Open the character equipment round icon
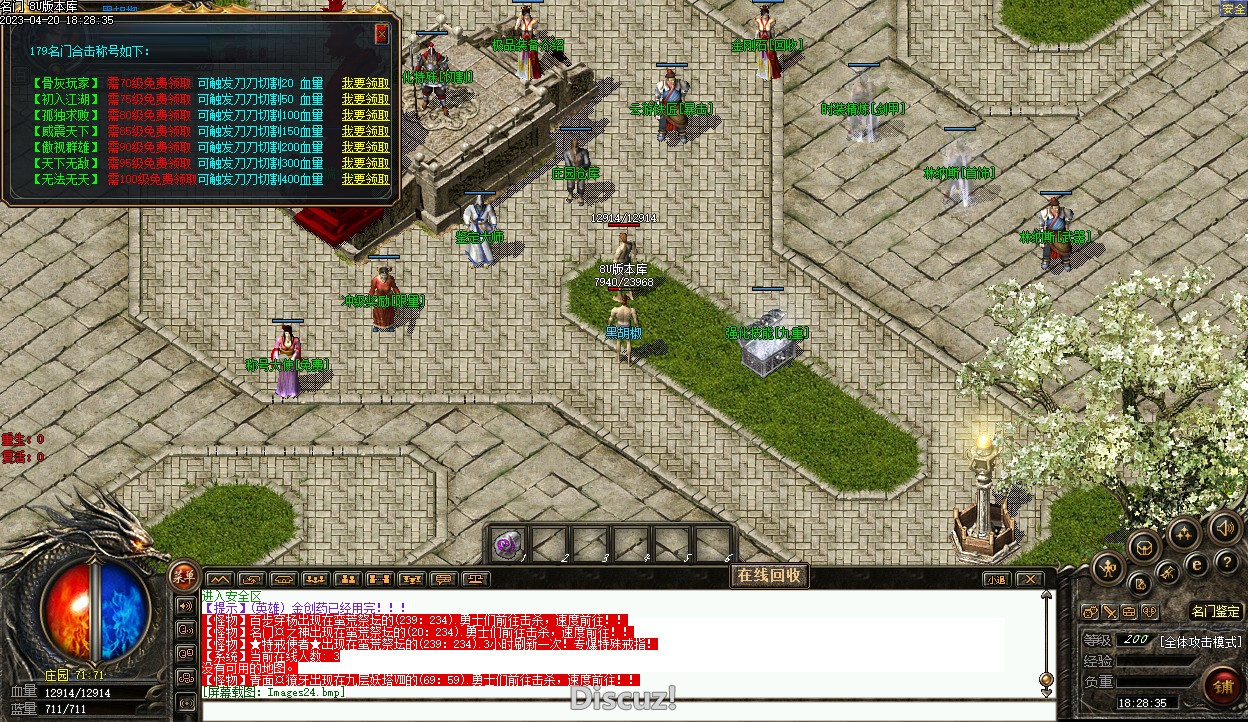Screen dimensions: 1248x722 point(1107,569)
